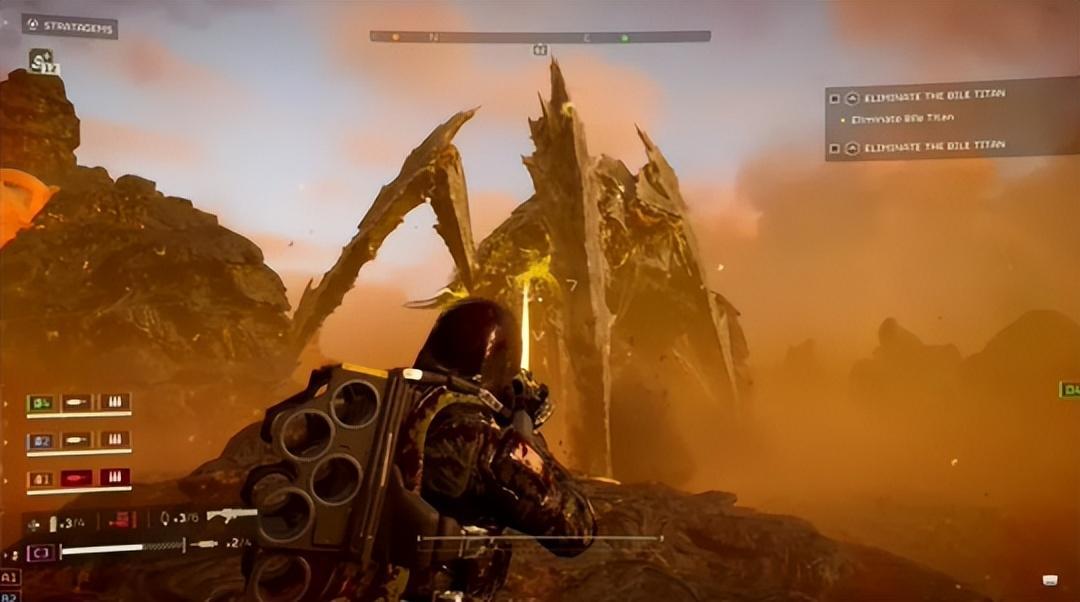The width and height of the screenshot is (1080, 602).
Task: Click the small white icon in bottom-right corner
Action: (1050, 580)
